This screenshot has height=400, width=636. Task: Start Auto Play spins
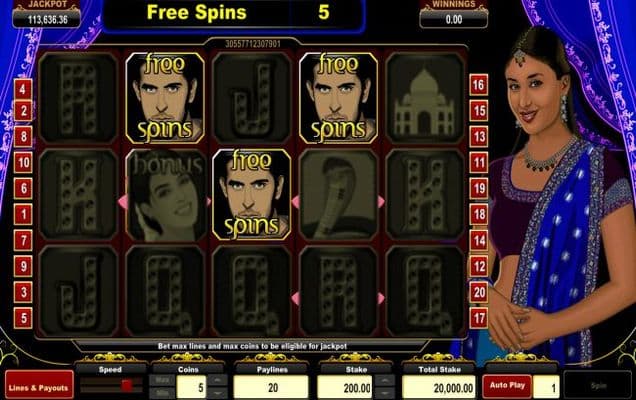click(507, 384)
